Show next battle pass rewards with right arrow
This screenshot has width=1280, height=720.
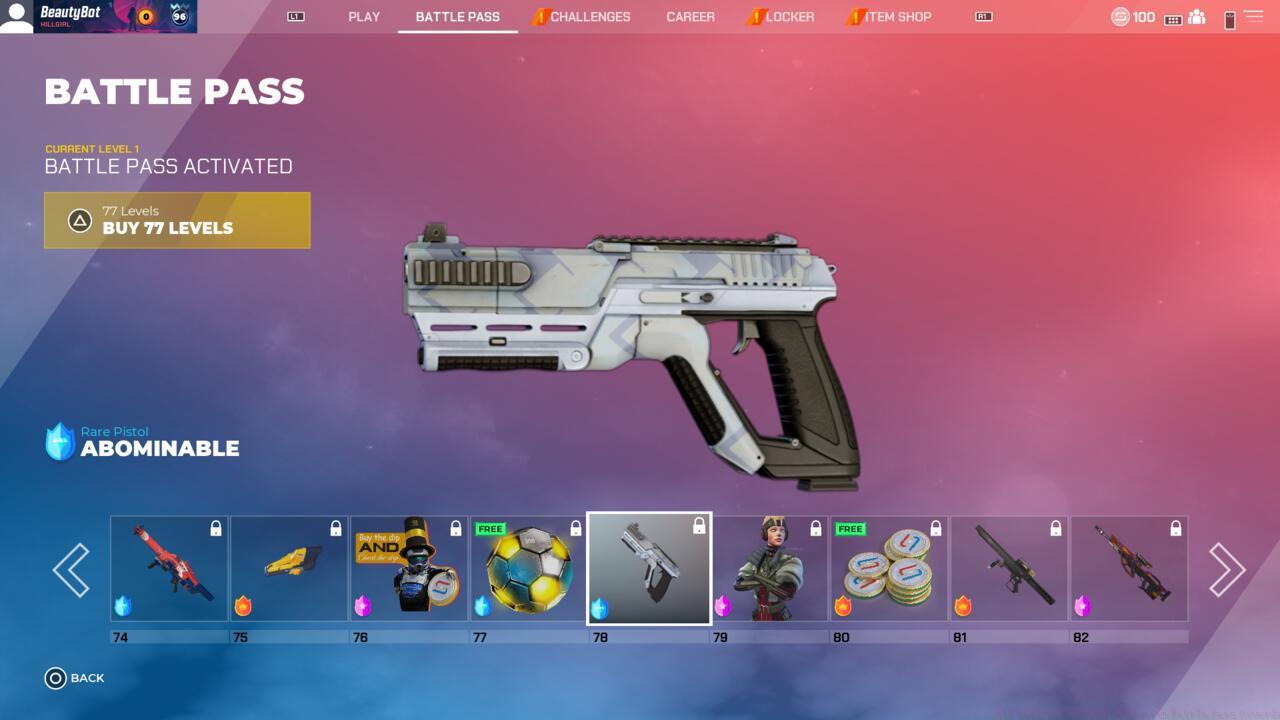(x=1226, y=570)
